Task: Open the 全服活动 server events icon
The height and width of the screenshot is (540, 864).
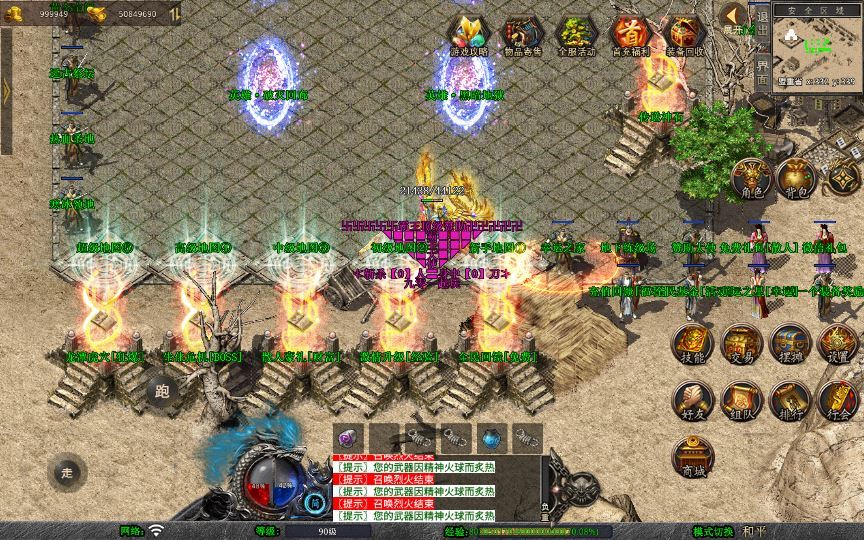Action: (577, 33)
